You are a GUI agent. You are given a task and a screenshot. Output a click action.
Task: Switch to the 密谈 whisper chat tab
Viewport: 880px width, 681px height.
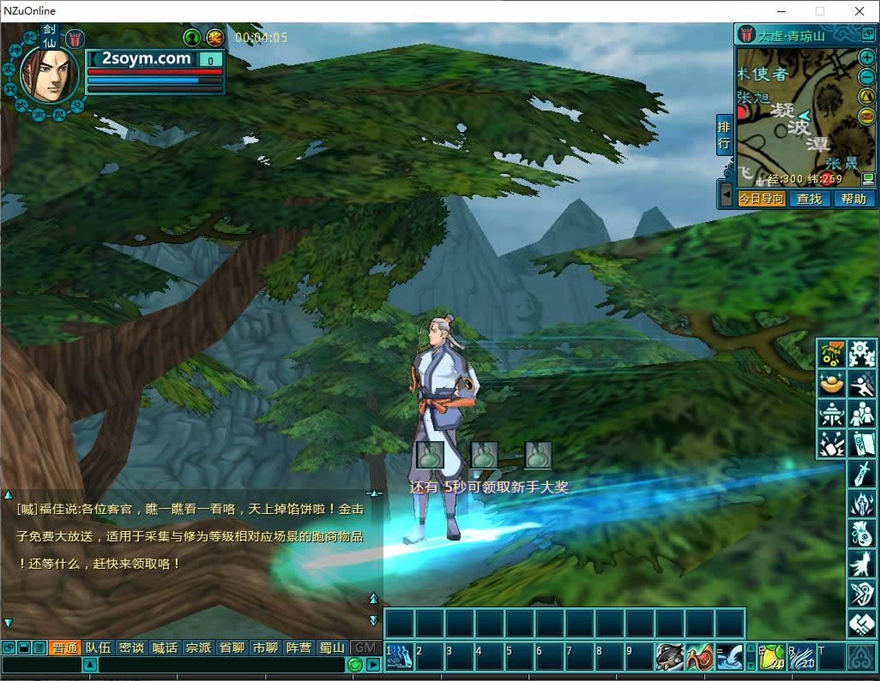point(131,648)
